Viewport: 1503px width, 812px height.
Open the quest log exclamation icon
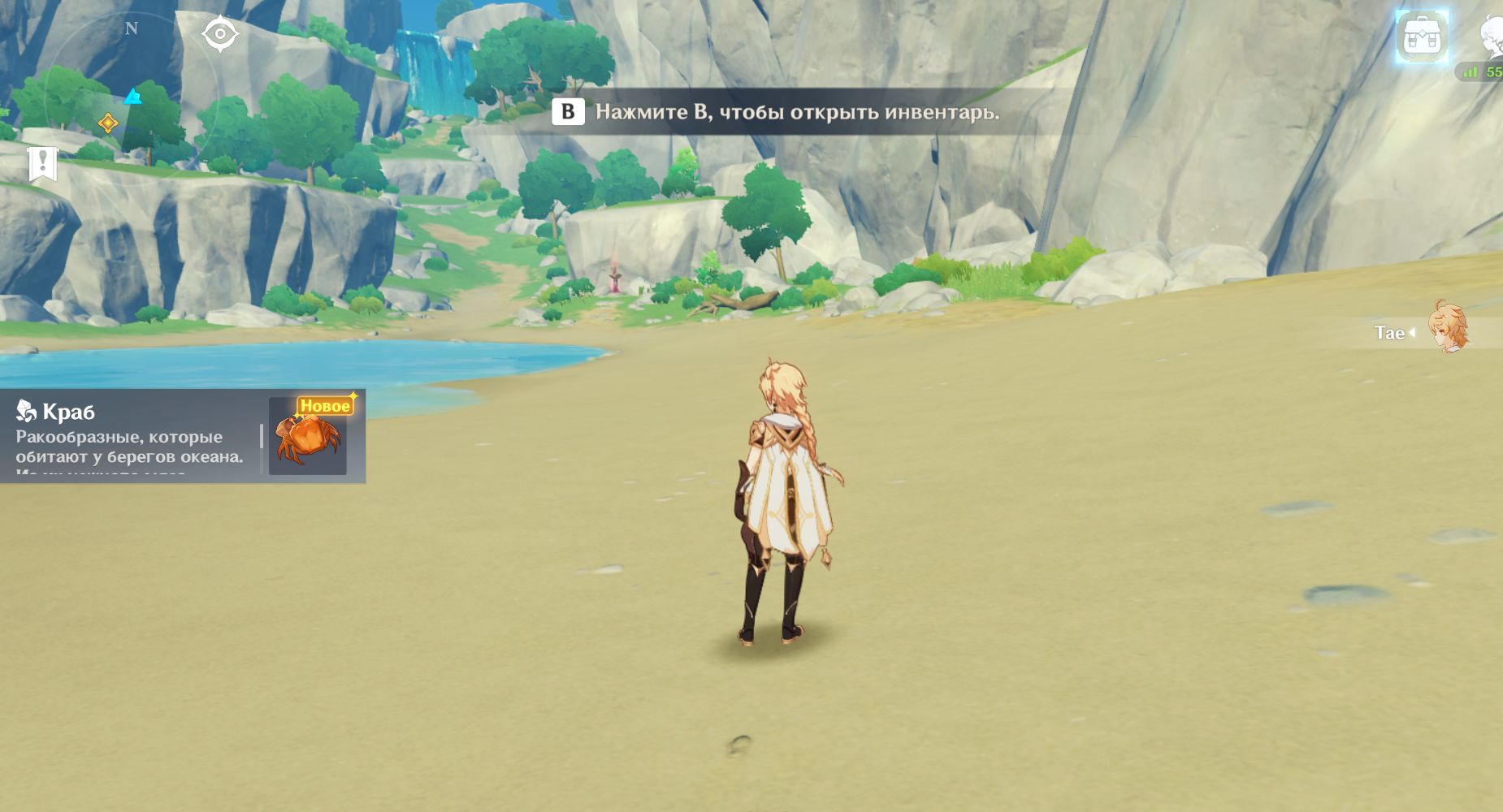tap(42, 163)
